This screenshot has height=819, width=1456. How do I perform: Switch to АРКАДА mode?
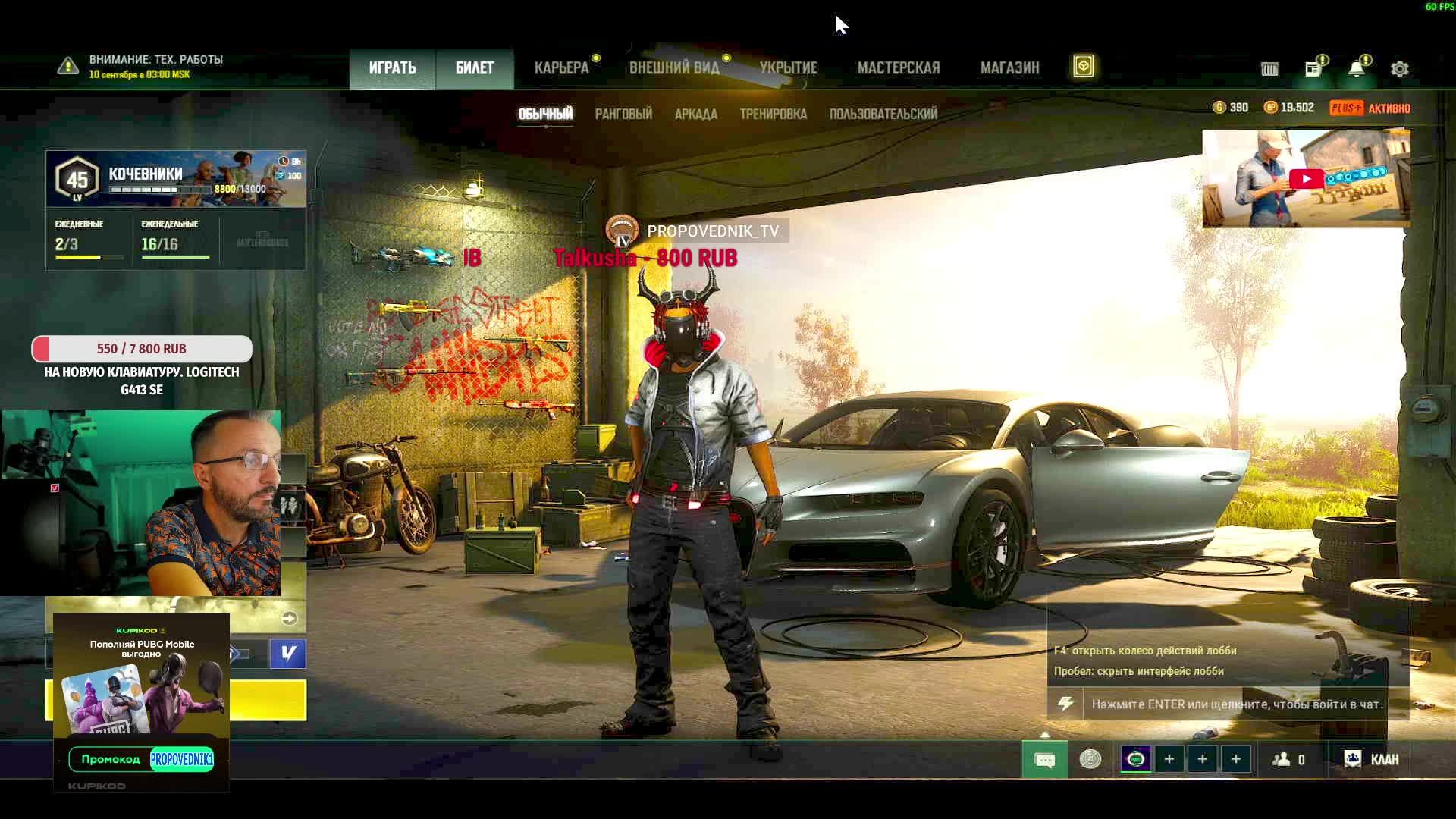pos(696,115)
